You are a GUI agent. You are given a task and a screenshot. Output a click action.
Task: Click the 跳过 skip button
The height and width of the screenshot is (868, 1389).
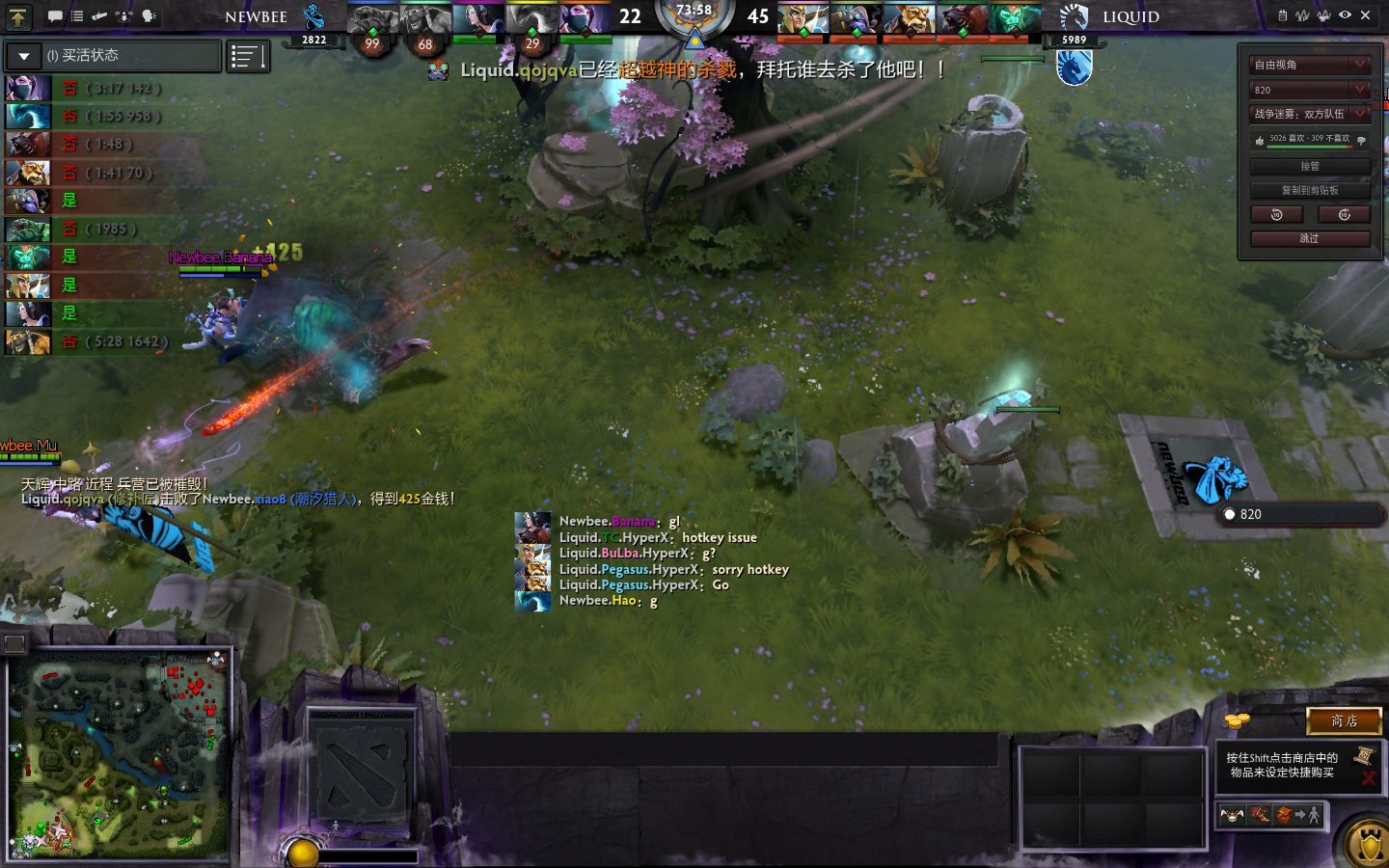pos(1310,238)
